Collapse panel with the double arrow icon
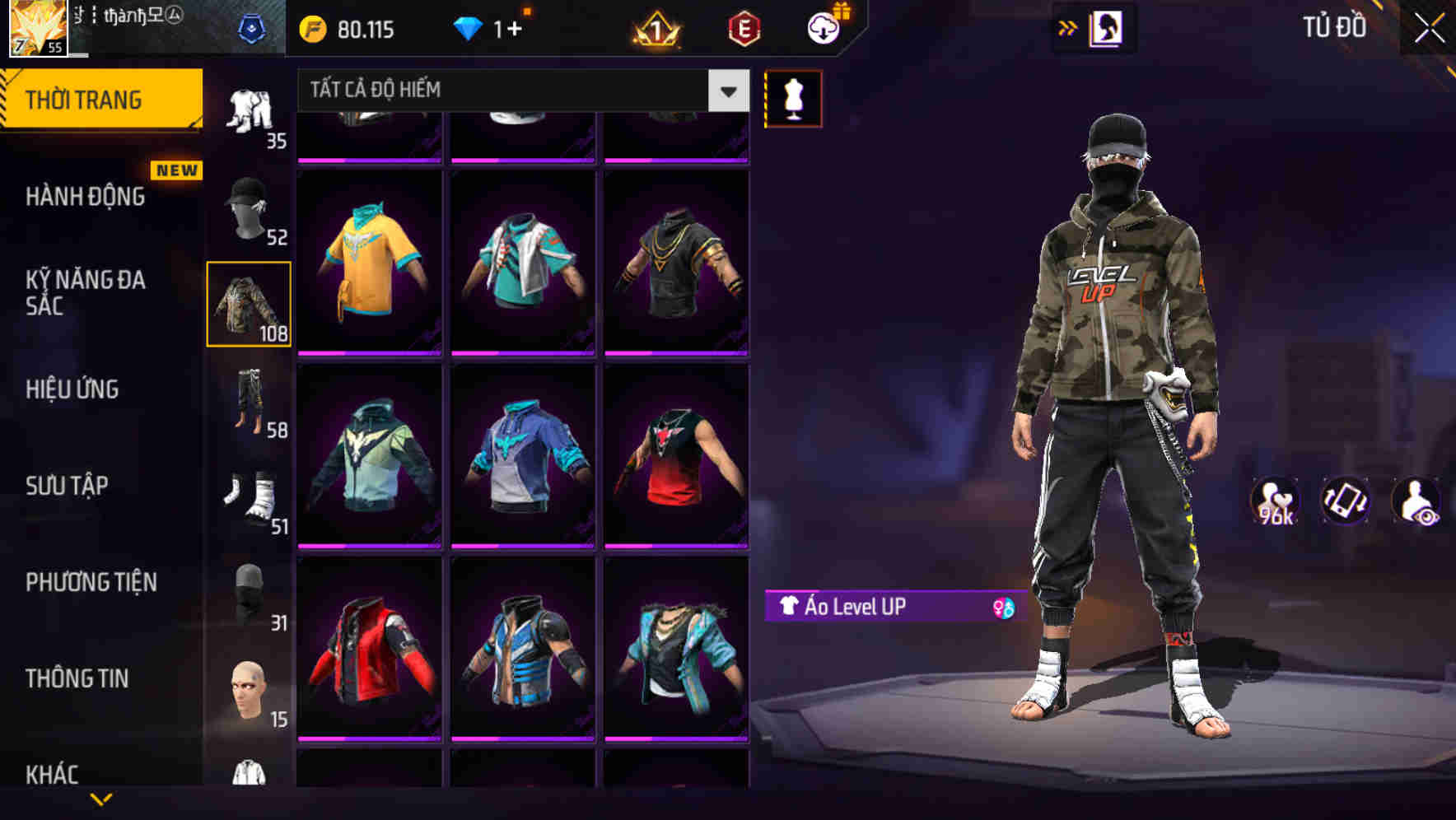This screenshot has width=1456, height=820. [x=1068, y=27]
